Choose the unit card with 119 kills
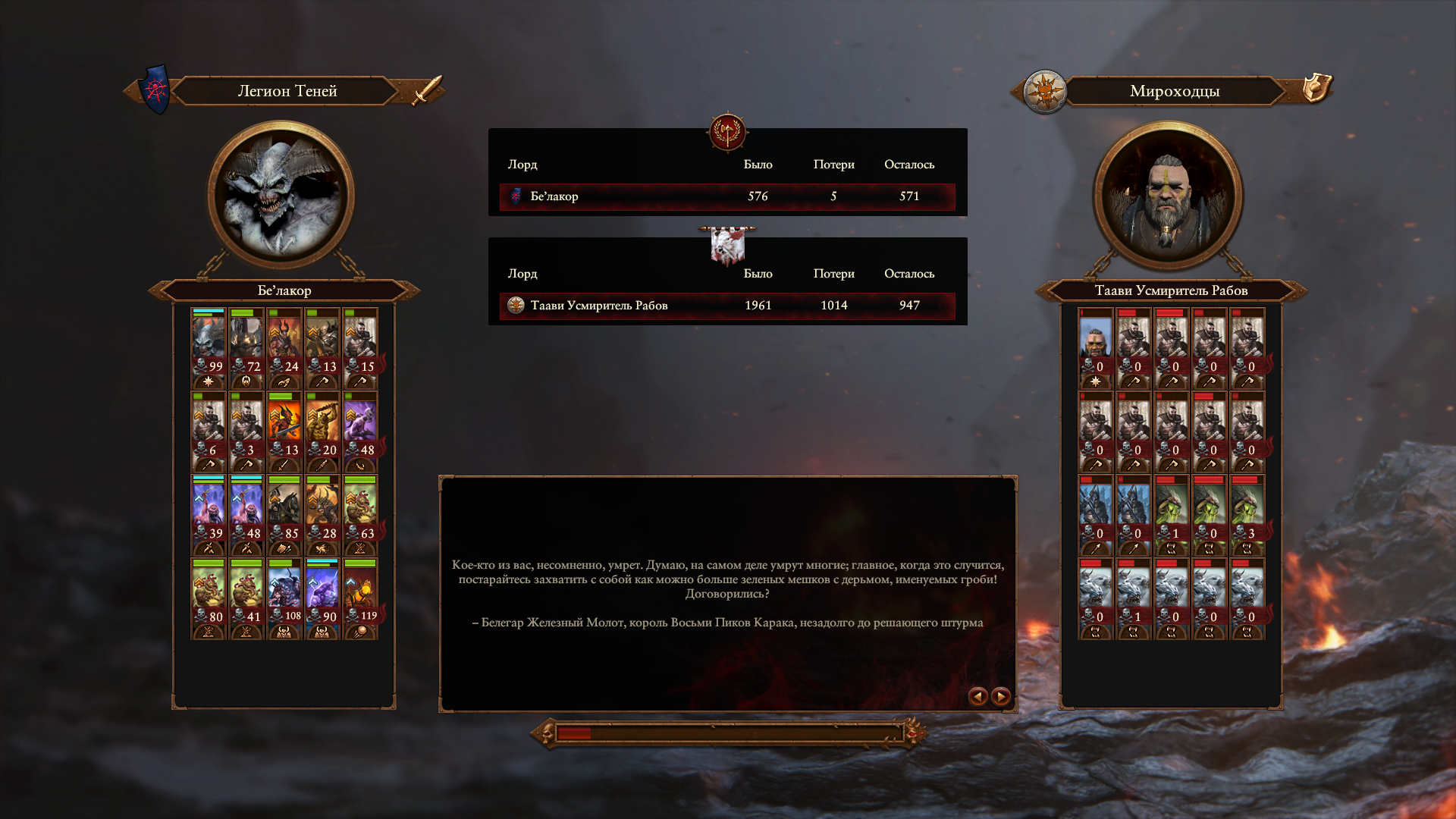The width and height of the screenshot is (1456, 819). [x=360, y=598]
